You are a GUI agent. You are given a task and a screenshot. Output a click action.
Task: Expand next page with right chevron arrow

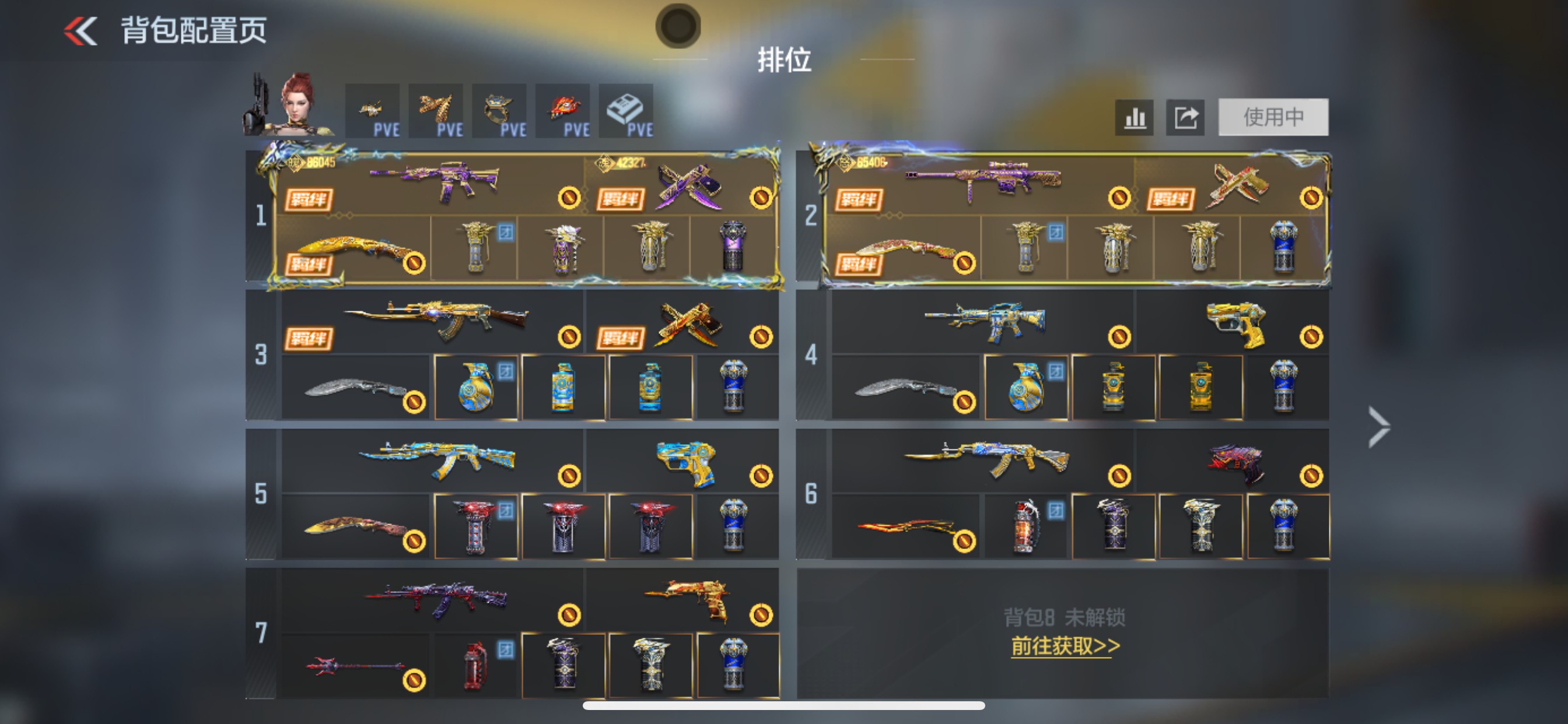(x=1378, y=428)
